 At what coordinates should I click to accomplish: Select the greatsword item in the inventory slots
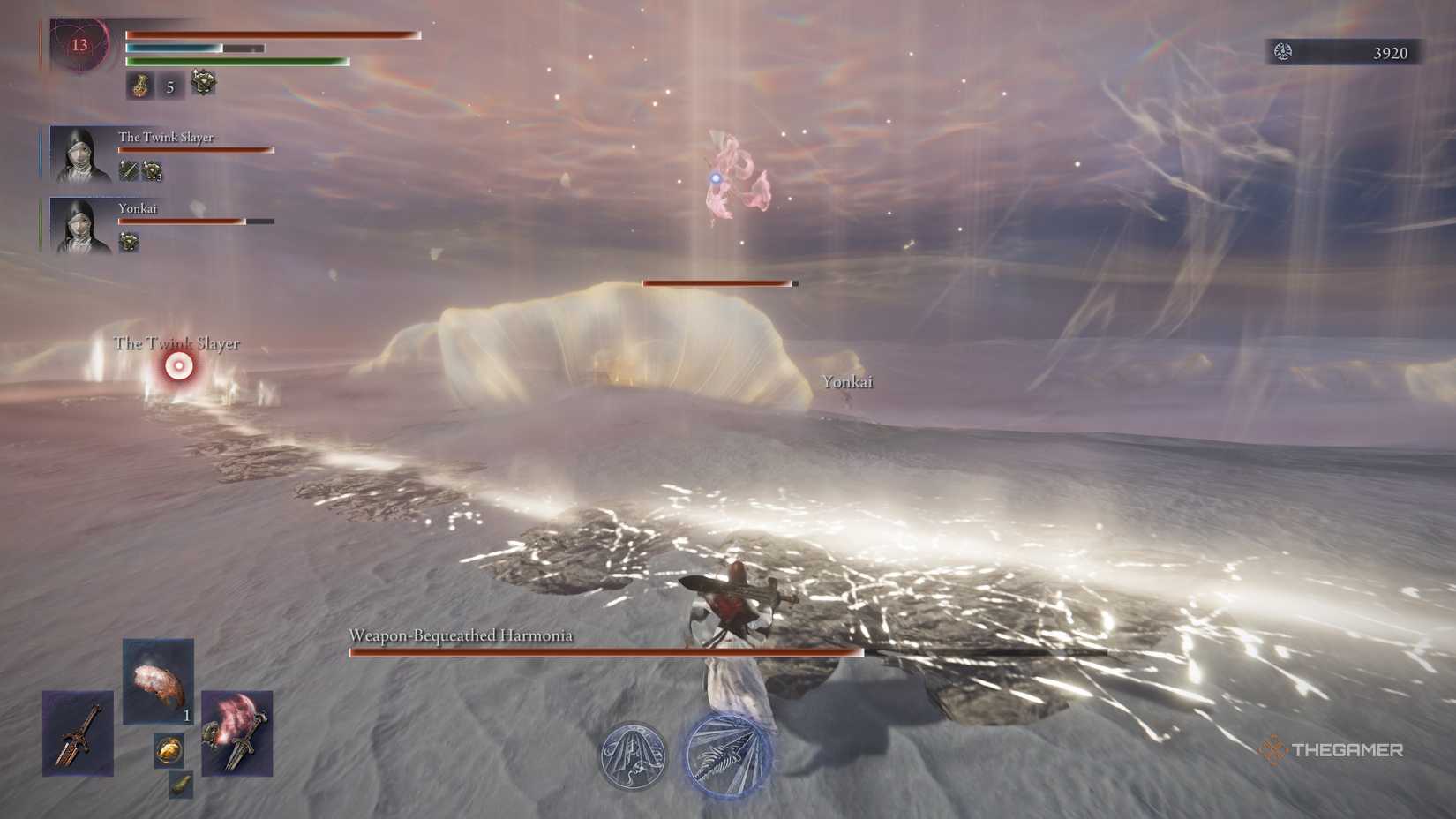[x=78, y=734]
